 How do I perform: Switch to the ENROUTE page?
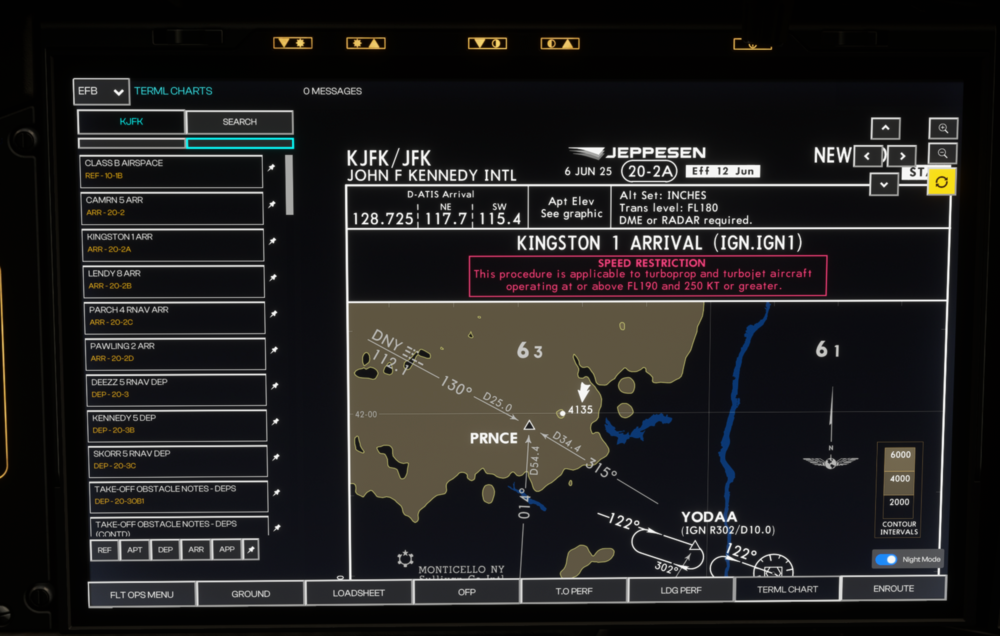pos(893,589)
